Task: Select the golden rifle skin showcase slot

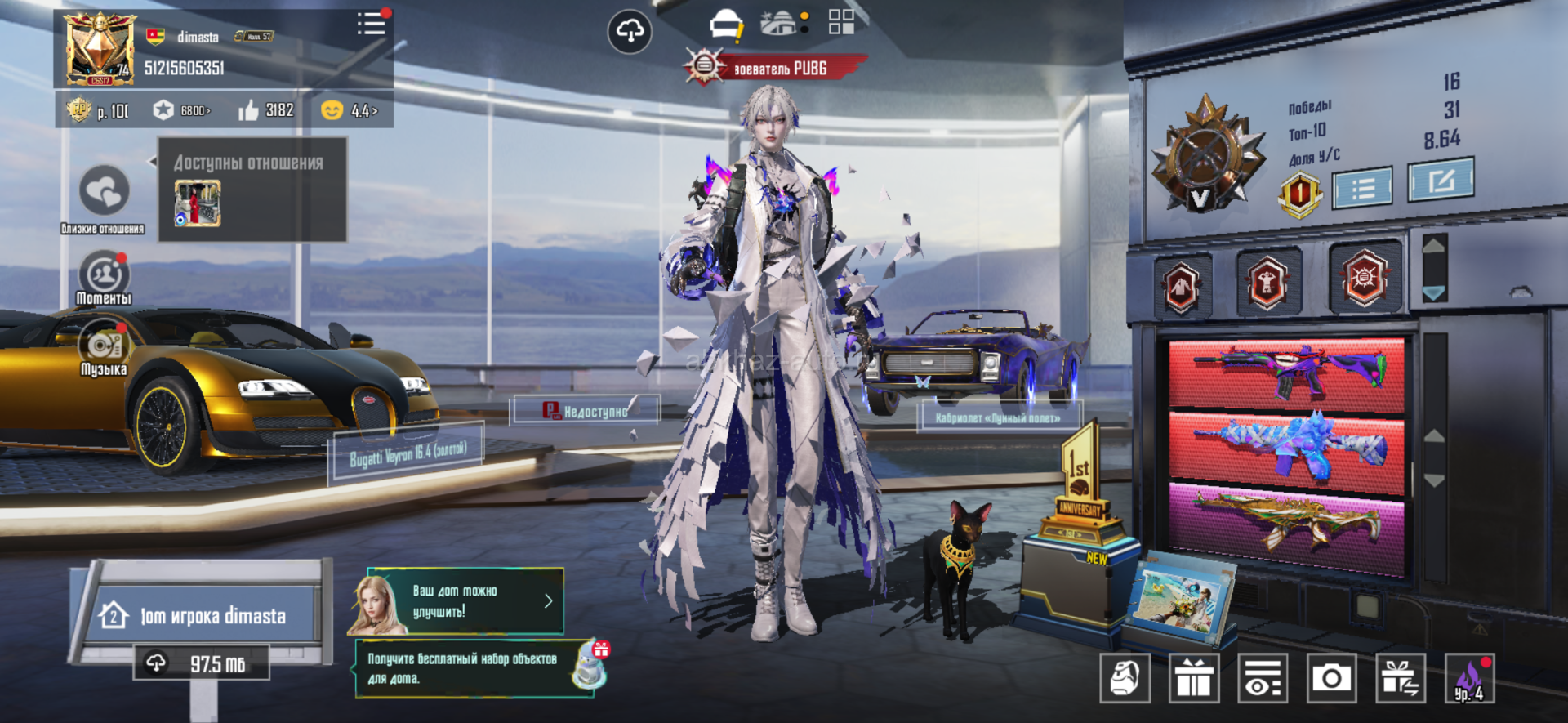Action: (x=1286, y=523)
